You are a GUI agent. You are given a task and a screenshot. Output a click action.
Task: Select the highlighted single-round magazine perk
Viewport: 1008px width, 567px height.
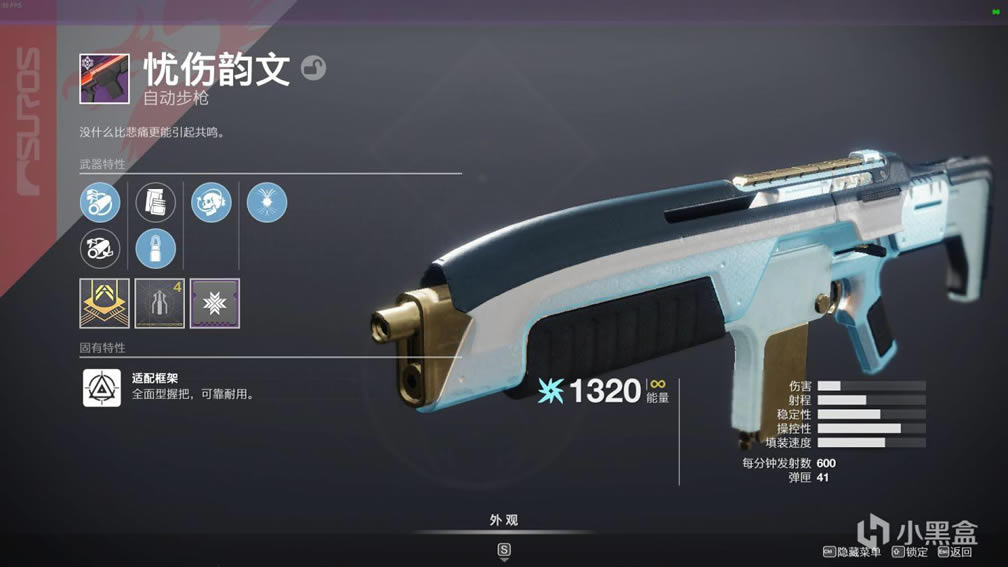click(155, 249)
